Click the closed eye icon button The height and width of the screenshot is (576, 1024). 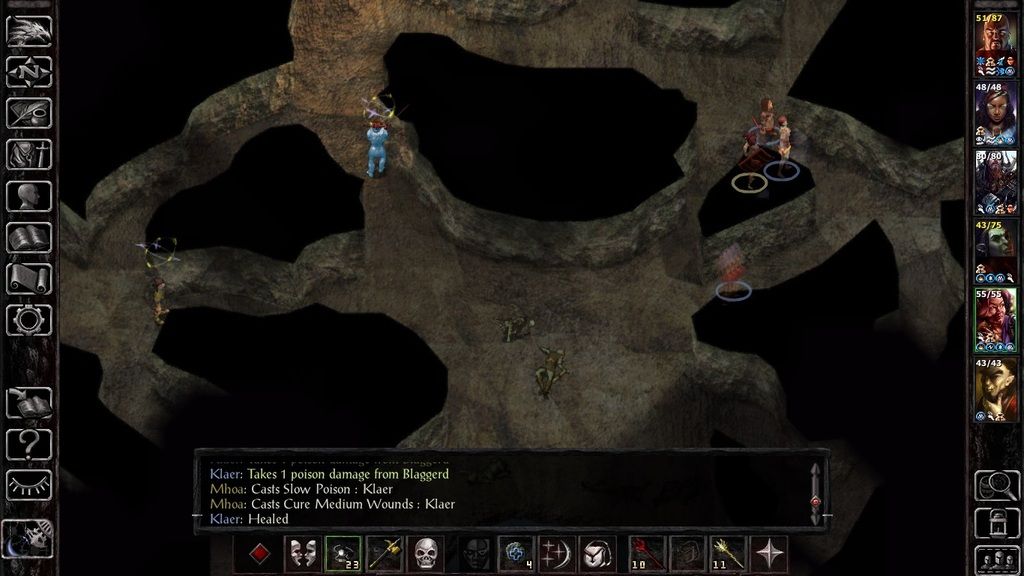pos(29,485)
